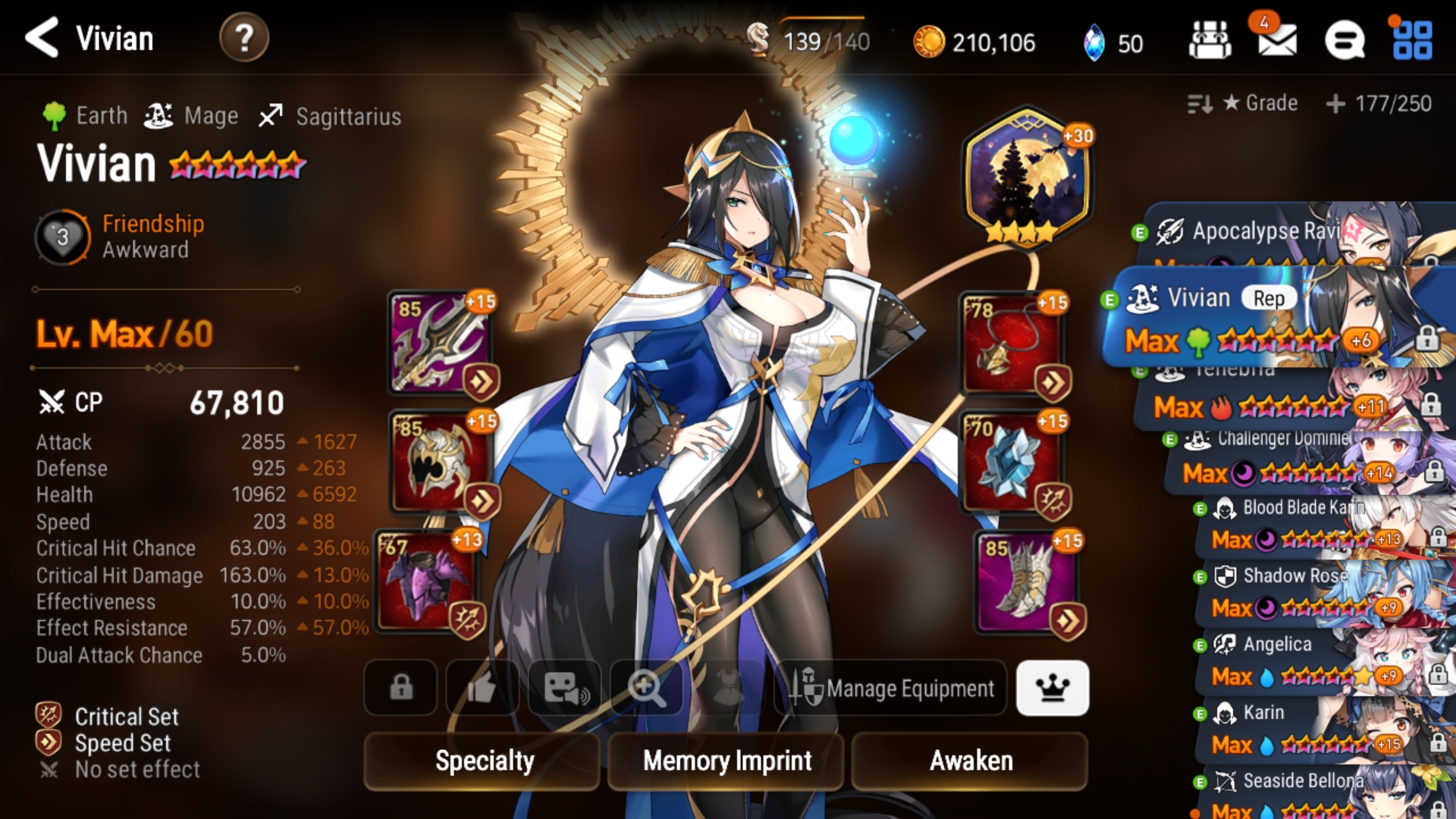Open the magnifier zoom view
The image size is (1456, 819).
coord(646,688)
